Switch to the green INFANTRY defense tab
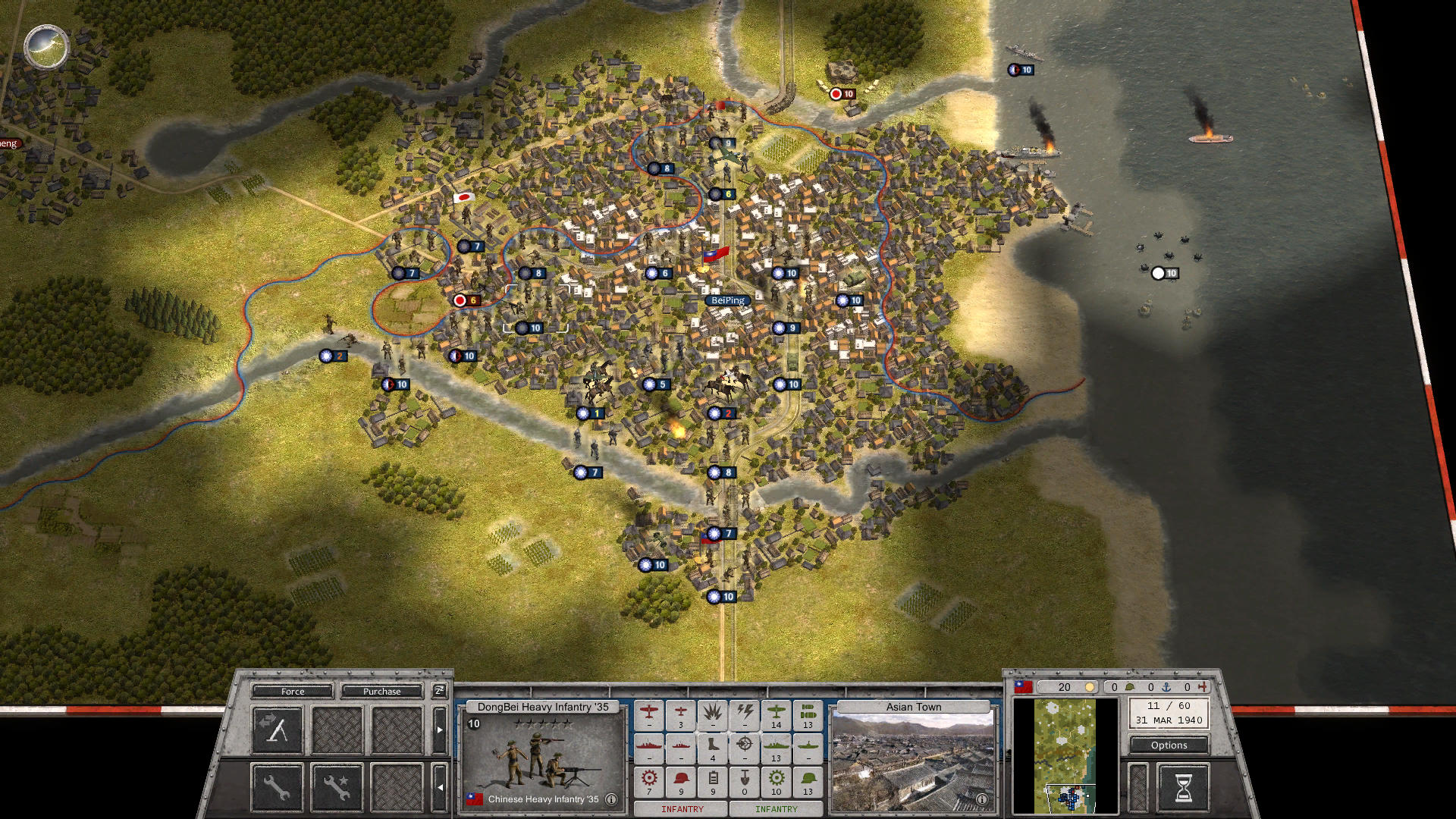This screenshot has width=1456, height=819. coord(776,808)
